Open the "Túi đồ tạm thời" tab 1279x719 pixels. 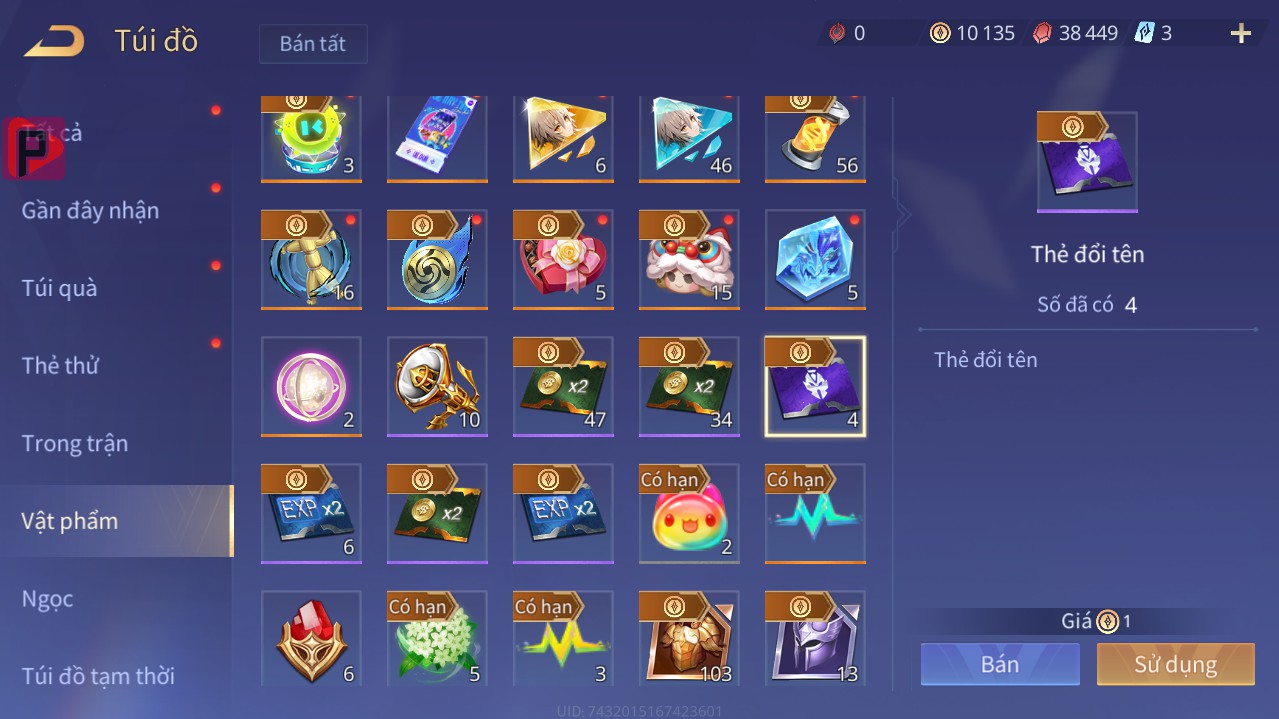[98, 676]
